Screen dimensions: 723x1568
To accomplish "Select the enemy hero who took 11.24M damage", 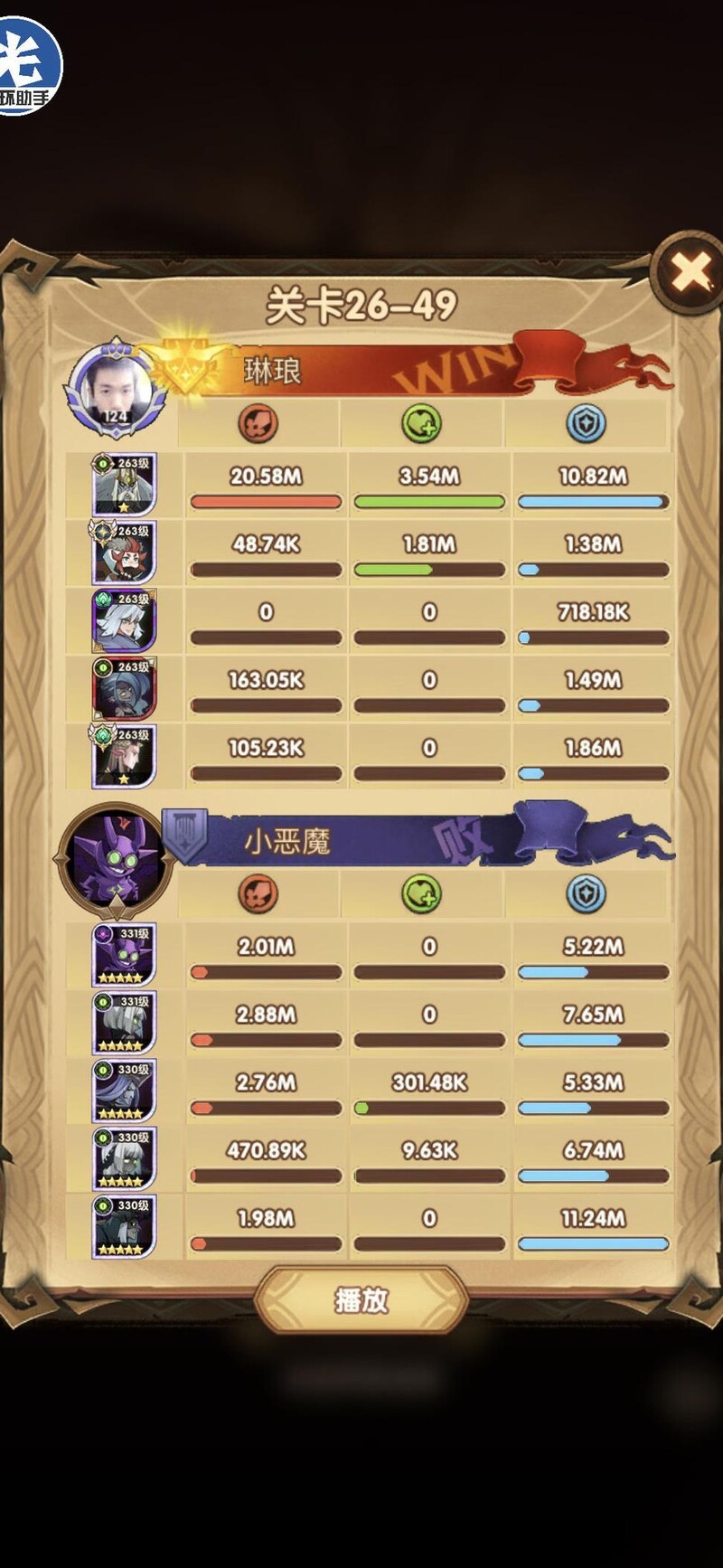I will tap(124, 1227).
